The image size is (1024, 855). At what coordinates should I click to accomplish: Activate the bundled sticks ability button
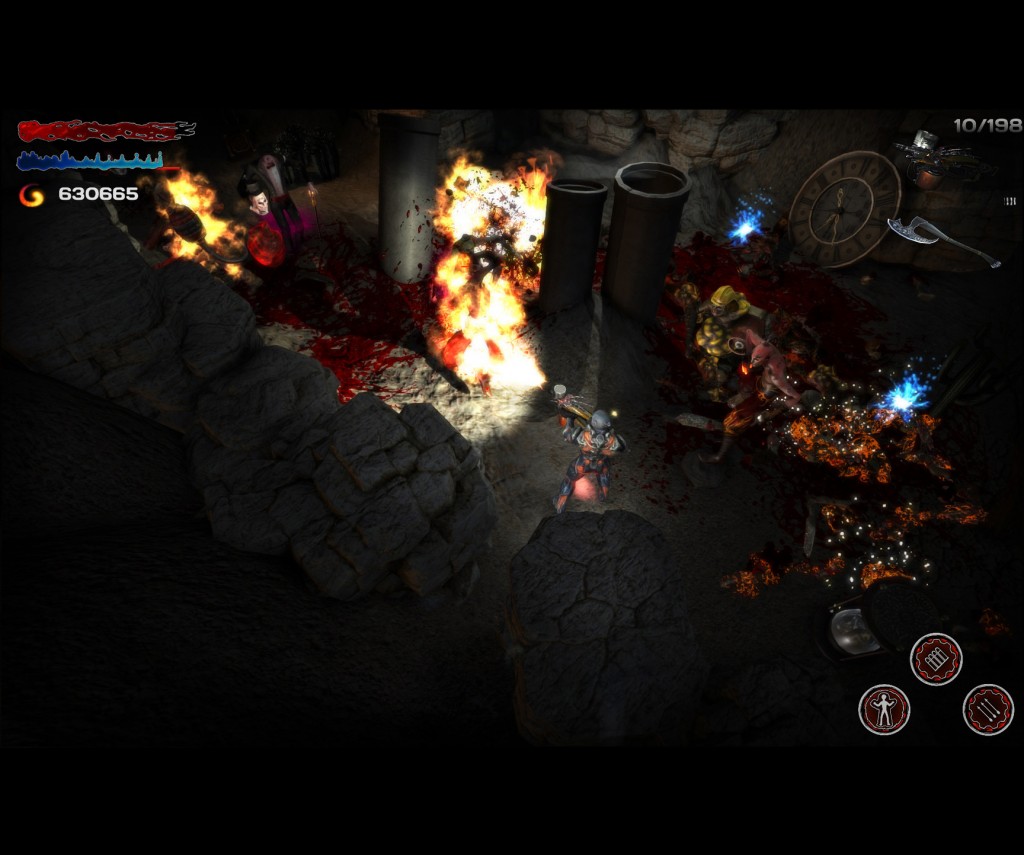(936, 659)
